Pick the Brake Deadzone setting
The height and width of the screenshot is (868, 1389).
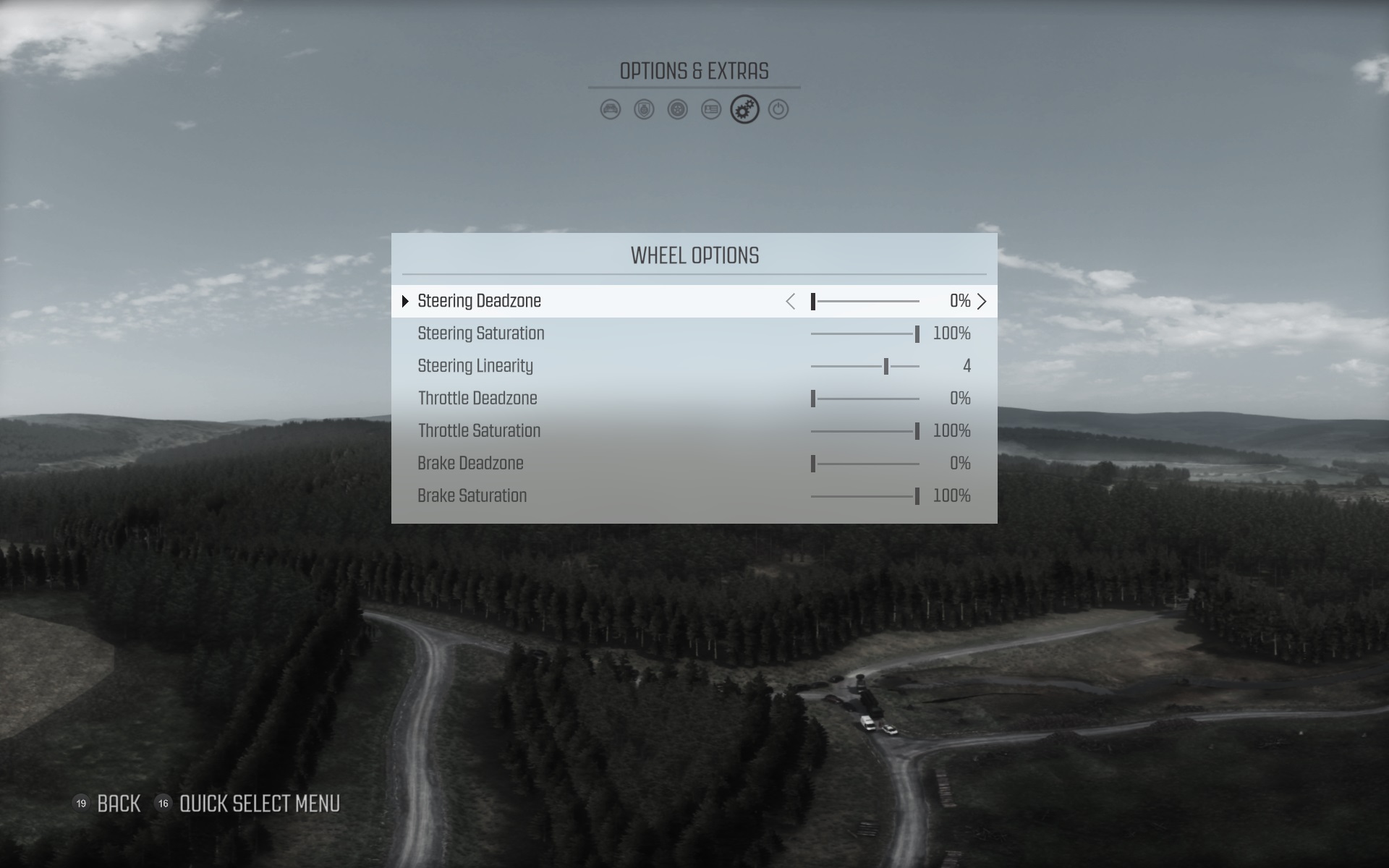(x=470, y=464)
